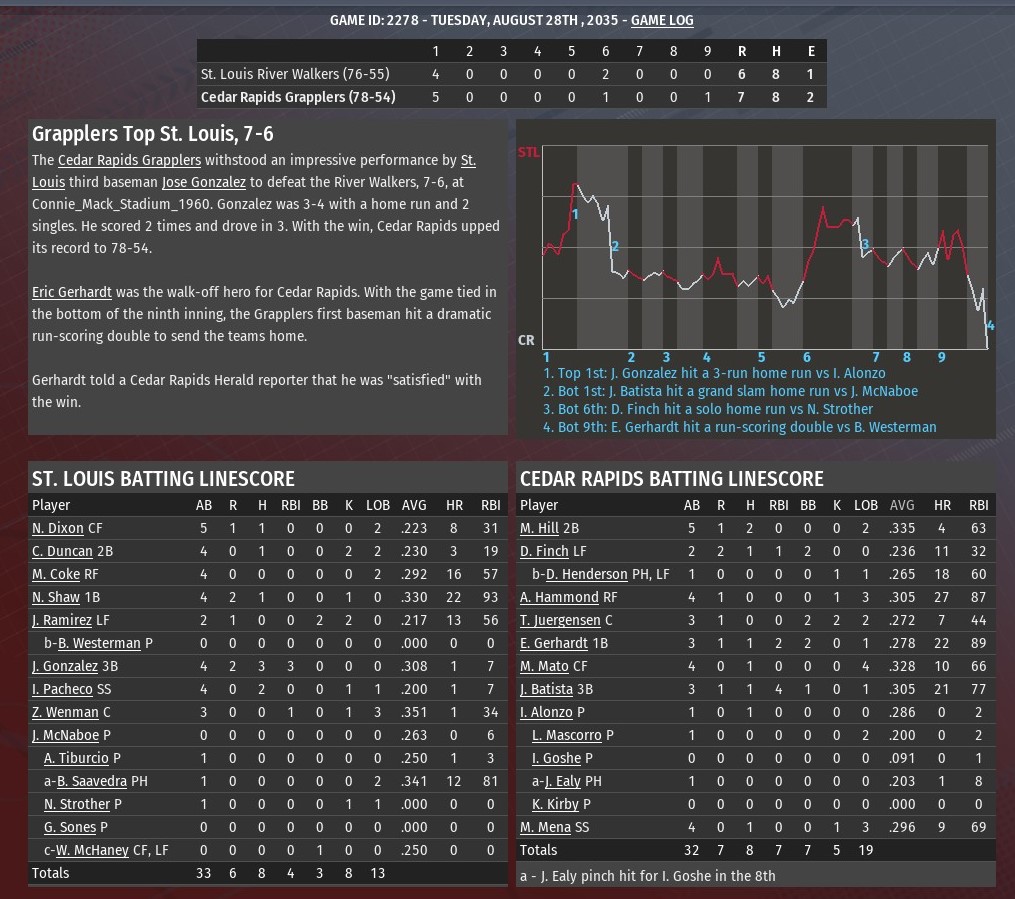This screenshot has height=899, width=1015.
Task: Select N. Shaw in batting linescore
Action: [x=56, y=597]
